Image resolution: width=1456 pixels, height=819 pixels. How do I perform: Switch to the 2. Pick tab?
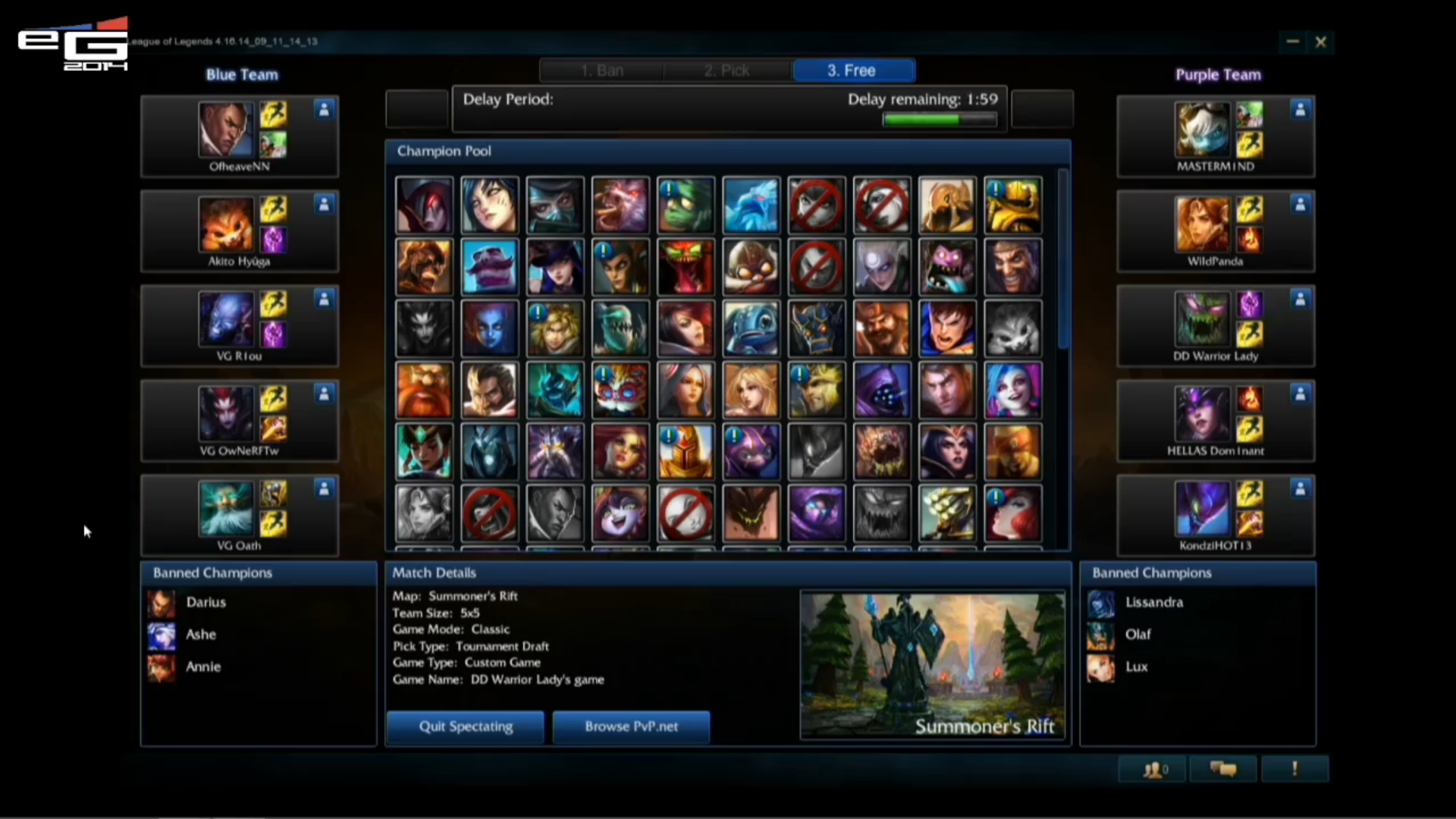pos(727,70)
